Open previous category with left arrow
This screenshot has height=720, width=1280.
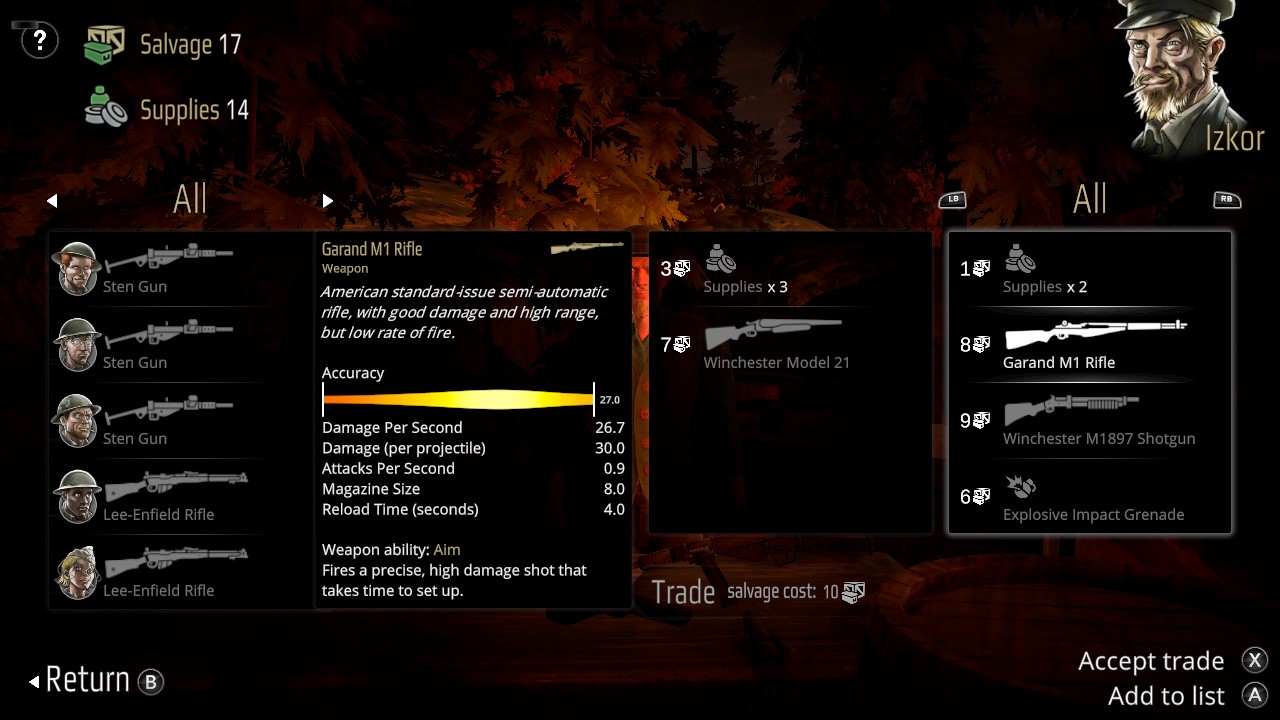point(52,200)
